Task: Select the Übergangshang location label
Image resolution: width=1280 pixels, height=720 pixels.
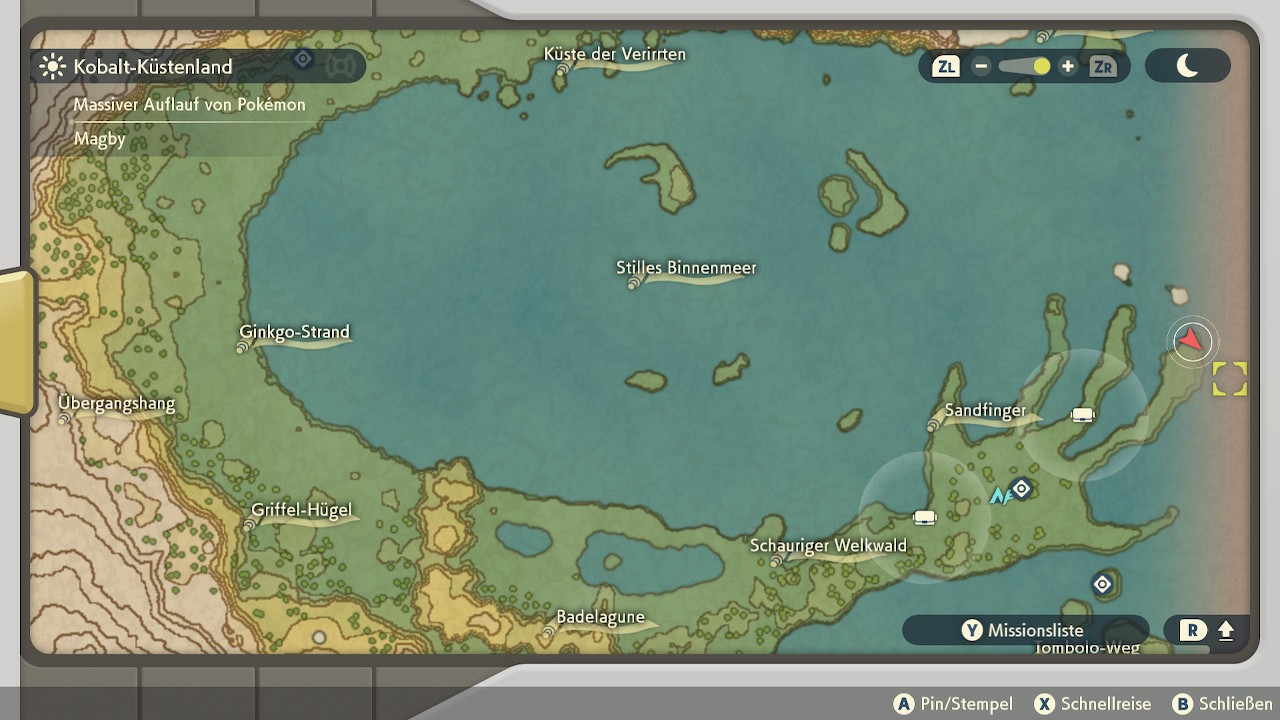Action: click(x=116, y=404)
